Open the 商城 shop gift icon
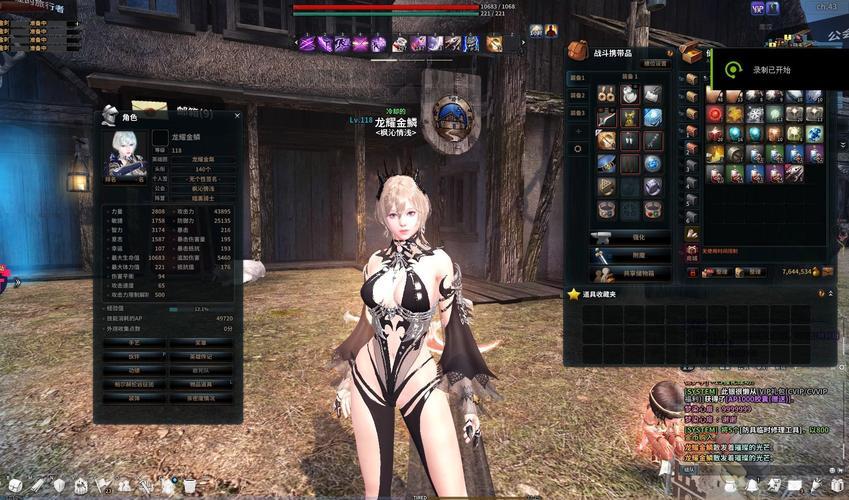The image size is (849, 500). 692,251
